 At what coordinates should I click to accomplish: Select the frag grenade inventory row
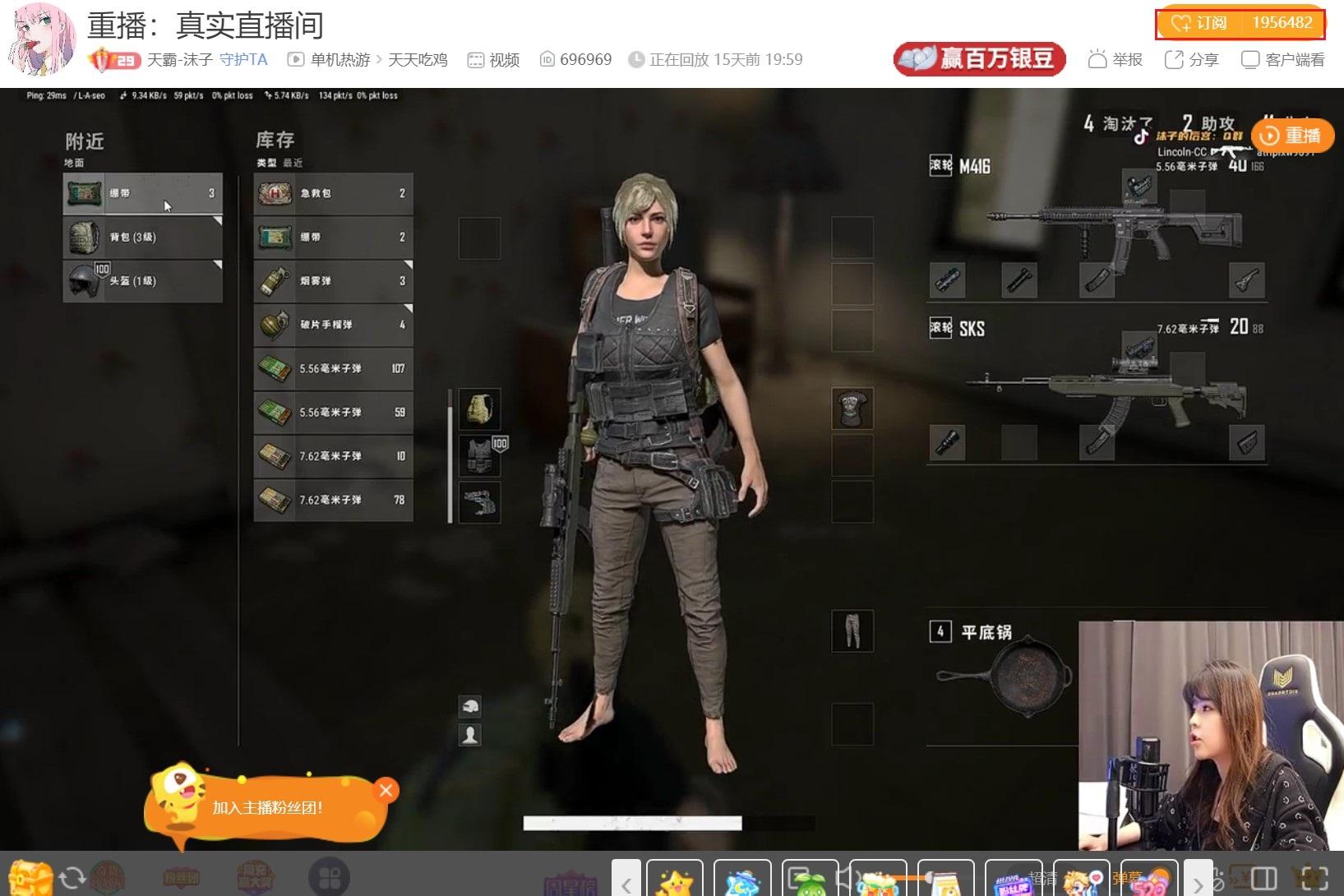333,325
